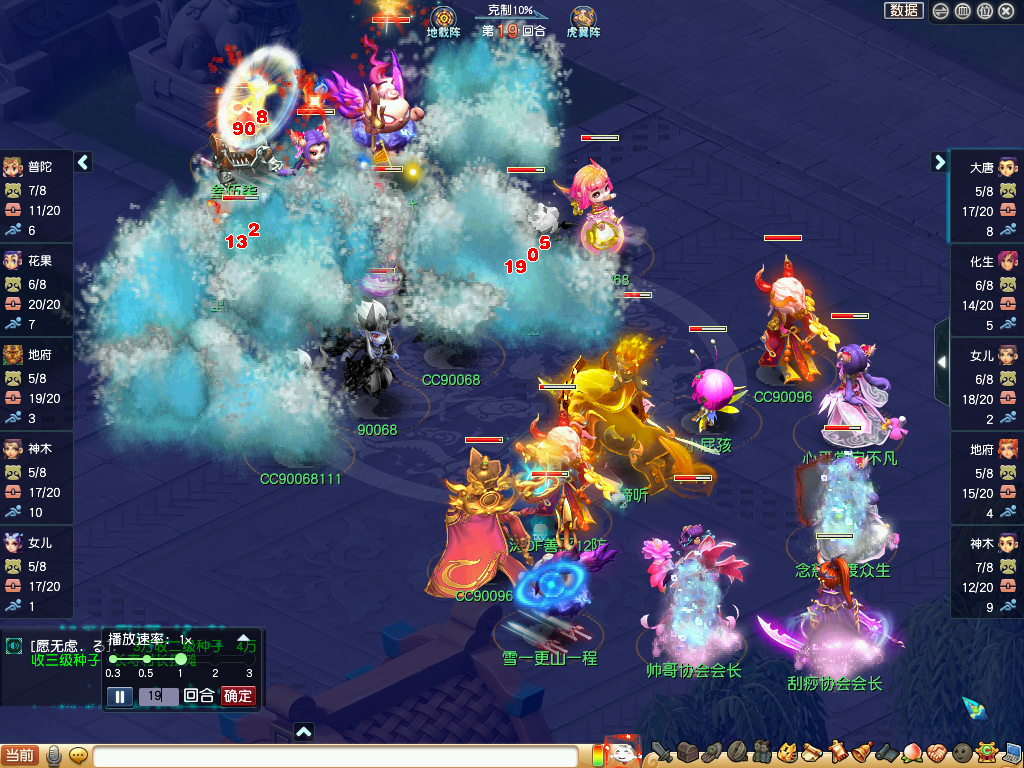Image resolution: width=1024 pixels, height=768 pixels.
Task: Toggle the 位 position display button
Action: click(x=984, y=11)
